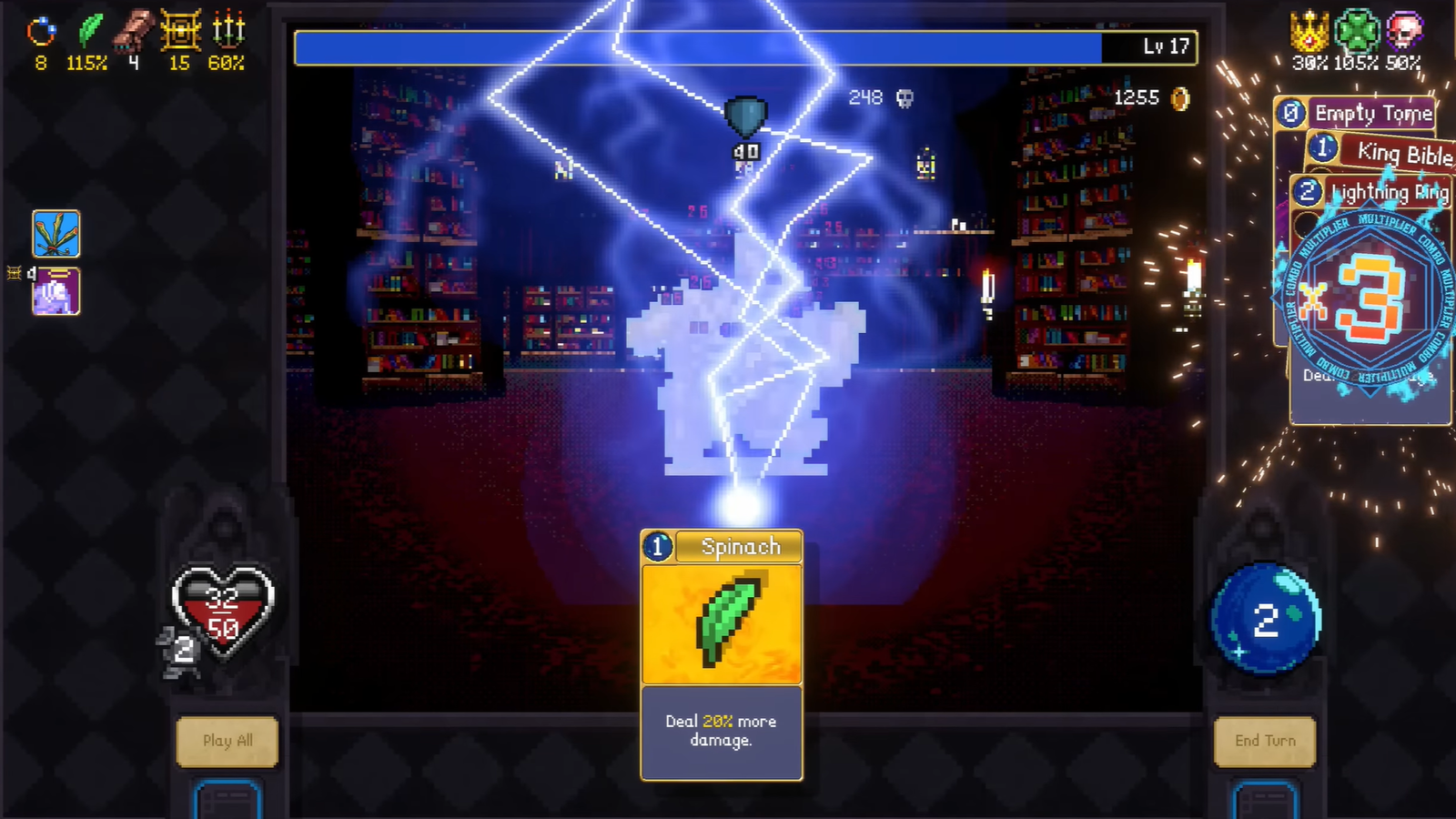Click the Play All button
The height and width of the screenshot is (819, 1456).
tap(227, 741)
